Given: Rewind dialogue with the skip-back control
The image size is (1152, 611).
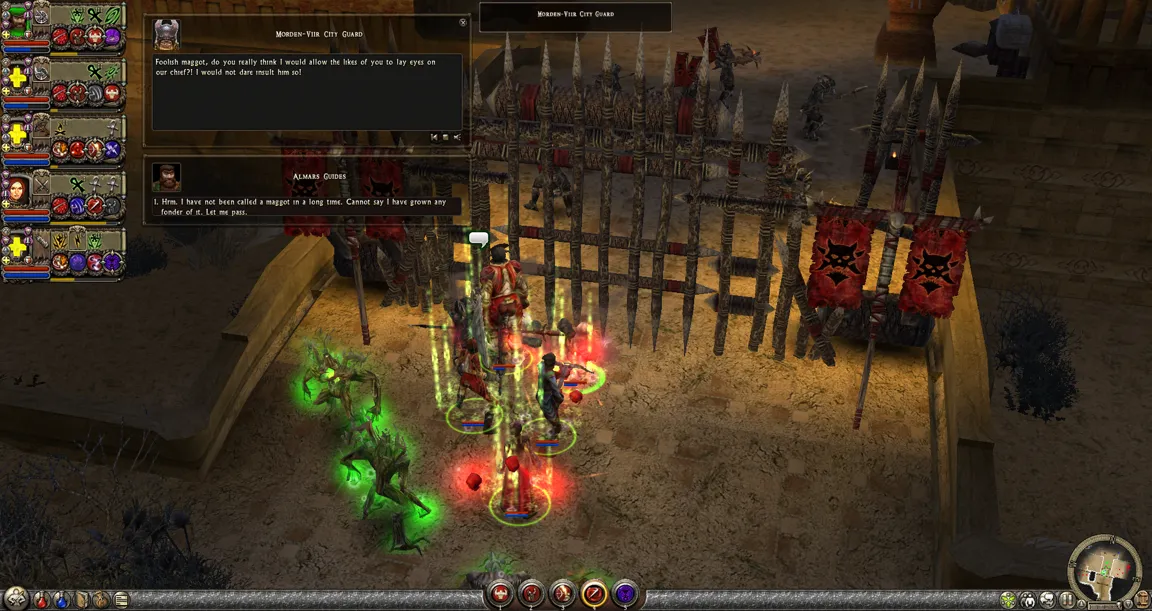Looking at the screenshot, I should pyautogui.click(x=434, y=137).
